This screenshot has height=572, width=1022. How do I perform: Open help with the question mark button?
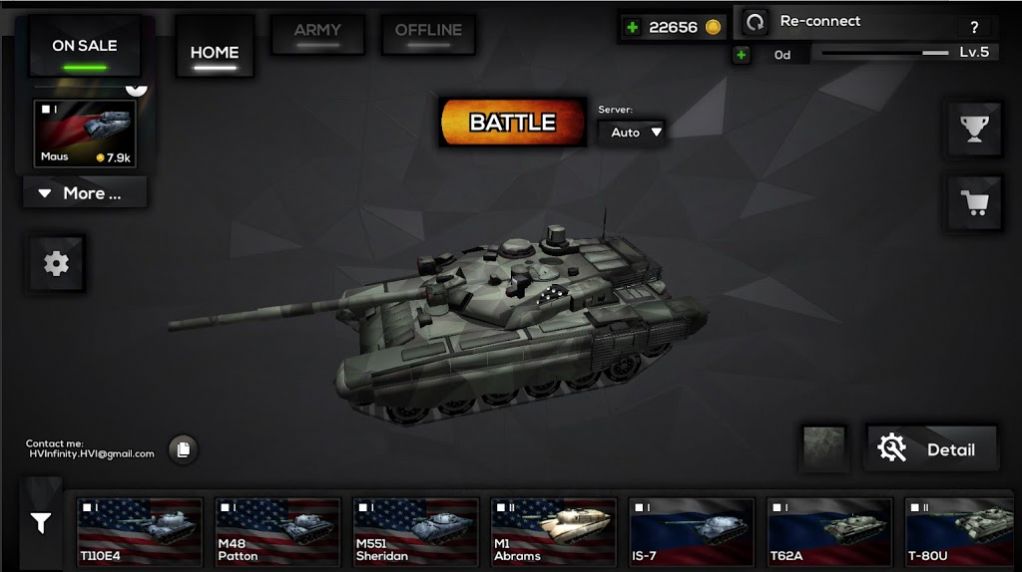[974, 28]
